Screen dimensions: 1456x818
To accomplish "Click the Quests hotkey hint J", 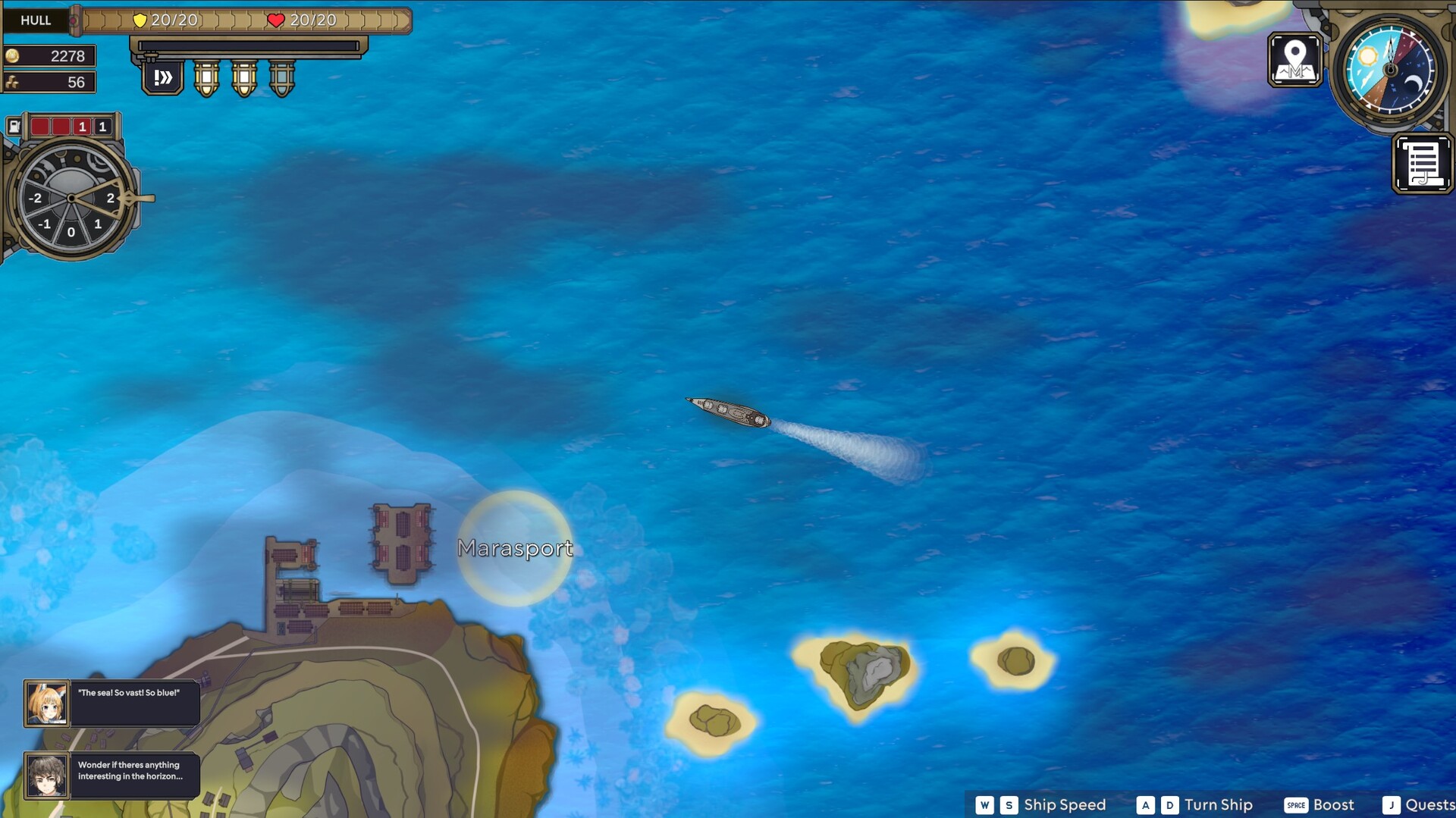I will [1392, 804].
